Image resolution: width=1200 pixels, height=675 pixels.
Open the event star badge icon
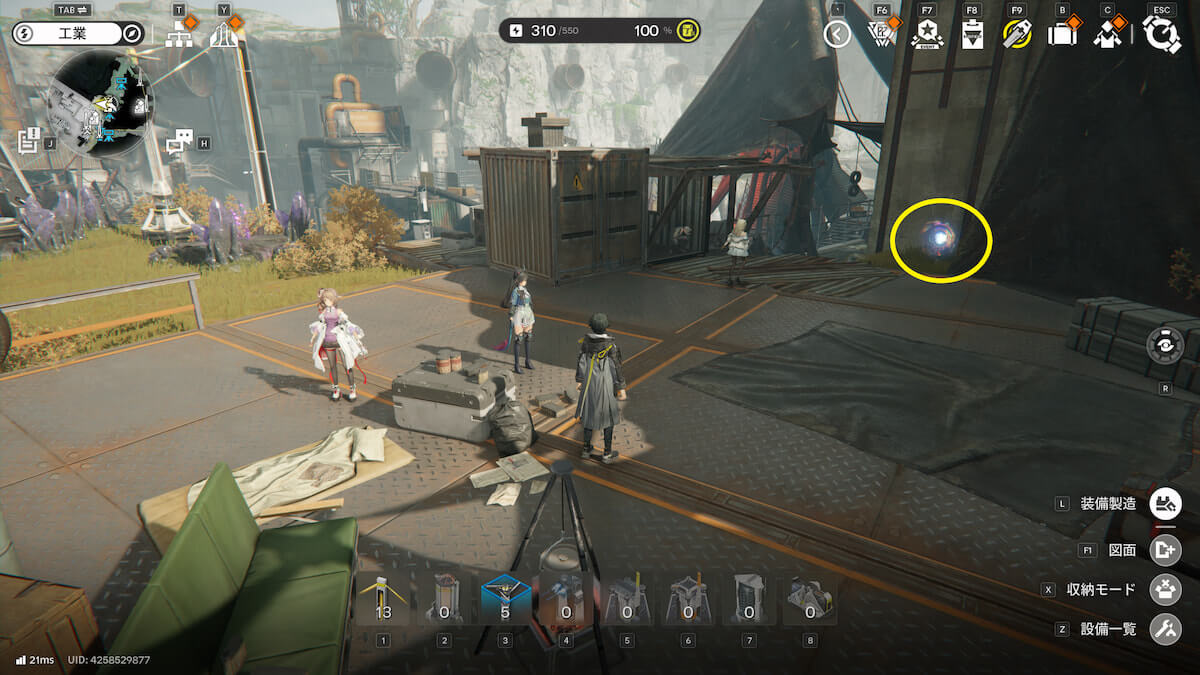[x=927, y=35]
